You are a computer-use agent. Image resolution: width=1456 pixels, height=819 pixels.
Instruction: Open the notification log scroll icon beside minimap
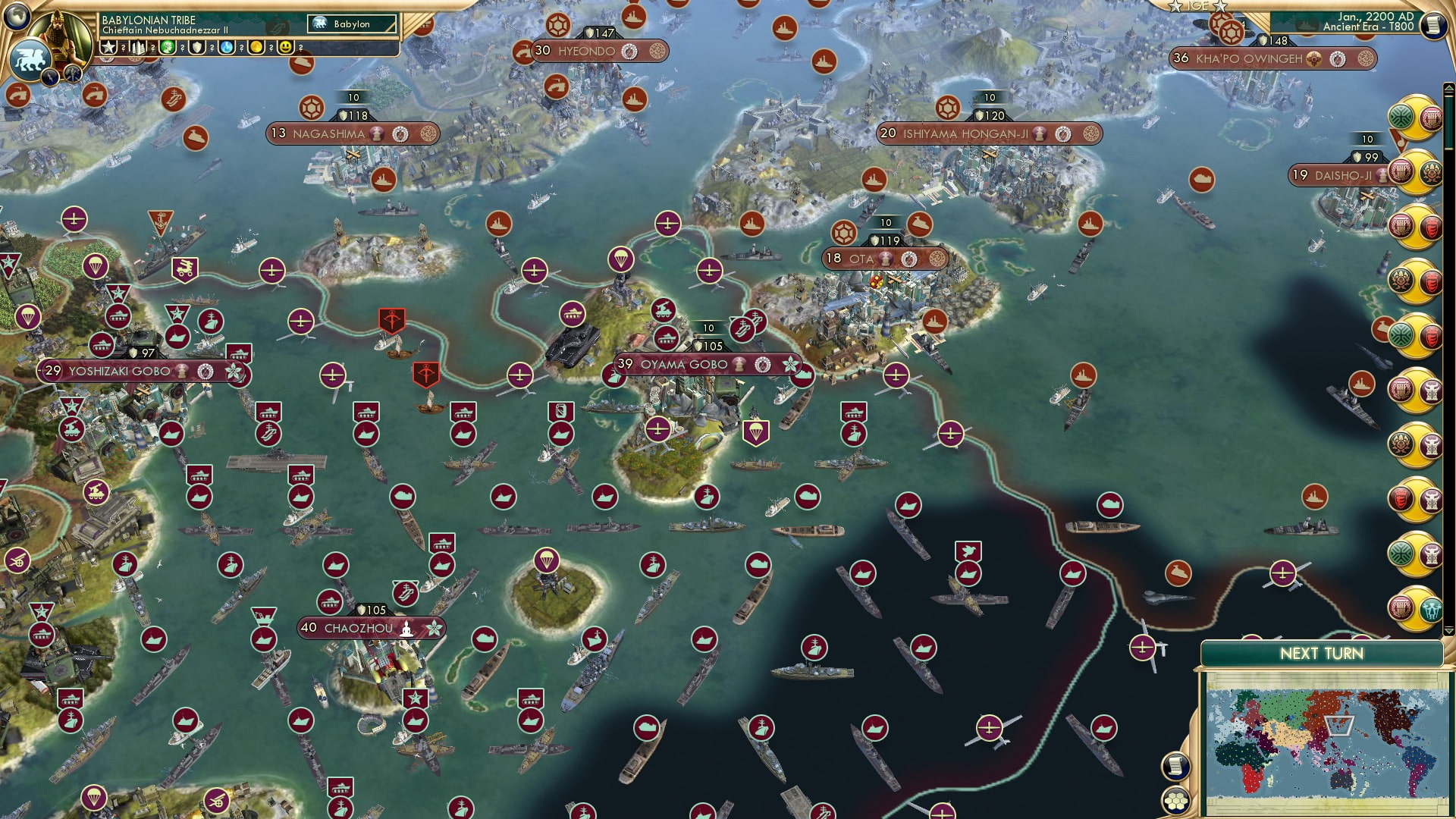(x=1175, y=766)
